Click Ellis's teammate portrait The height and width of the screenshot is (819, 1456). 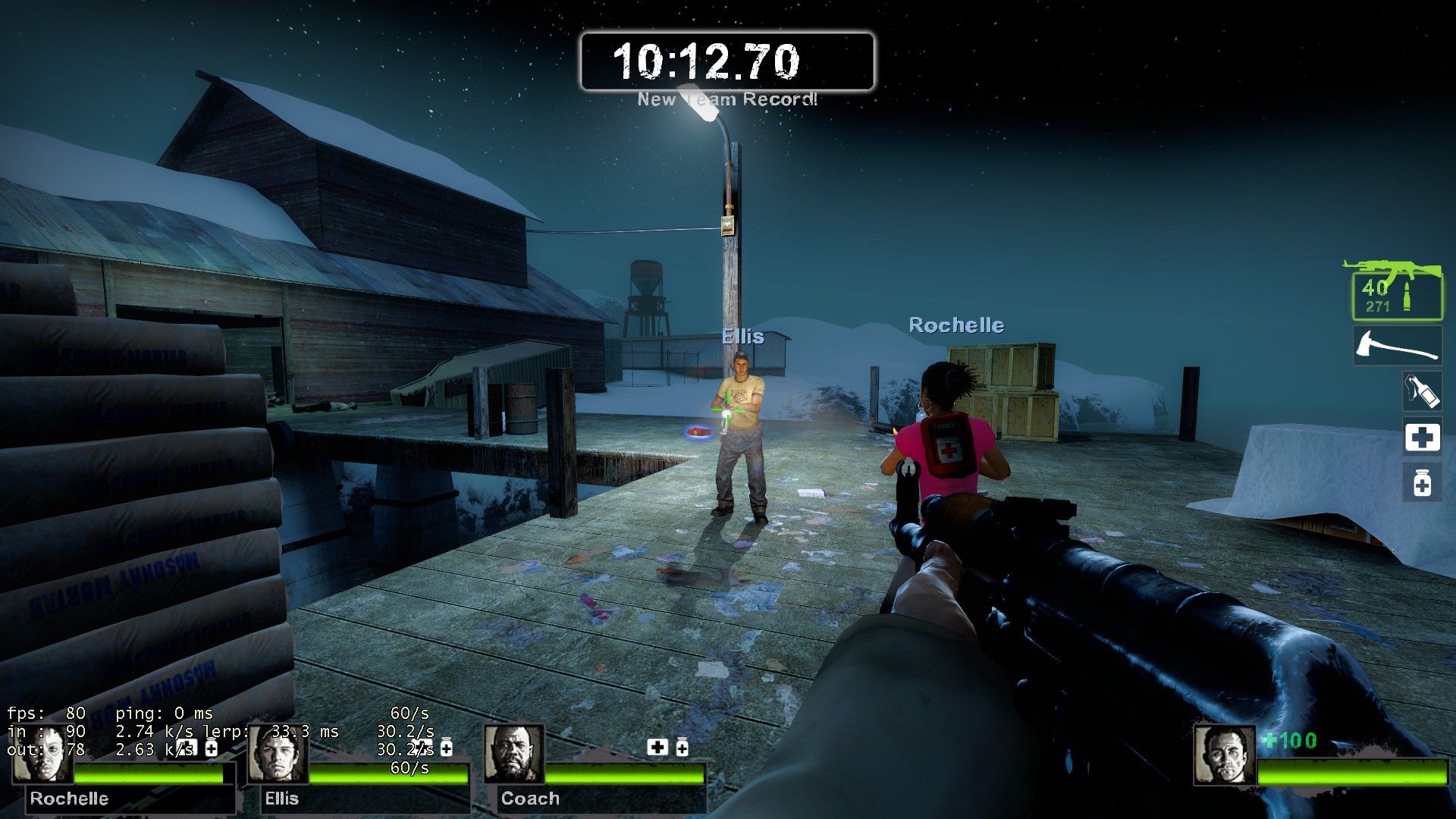tap(278, 755)
